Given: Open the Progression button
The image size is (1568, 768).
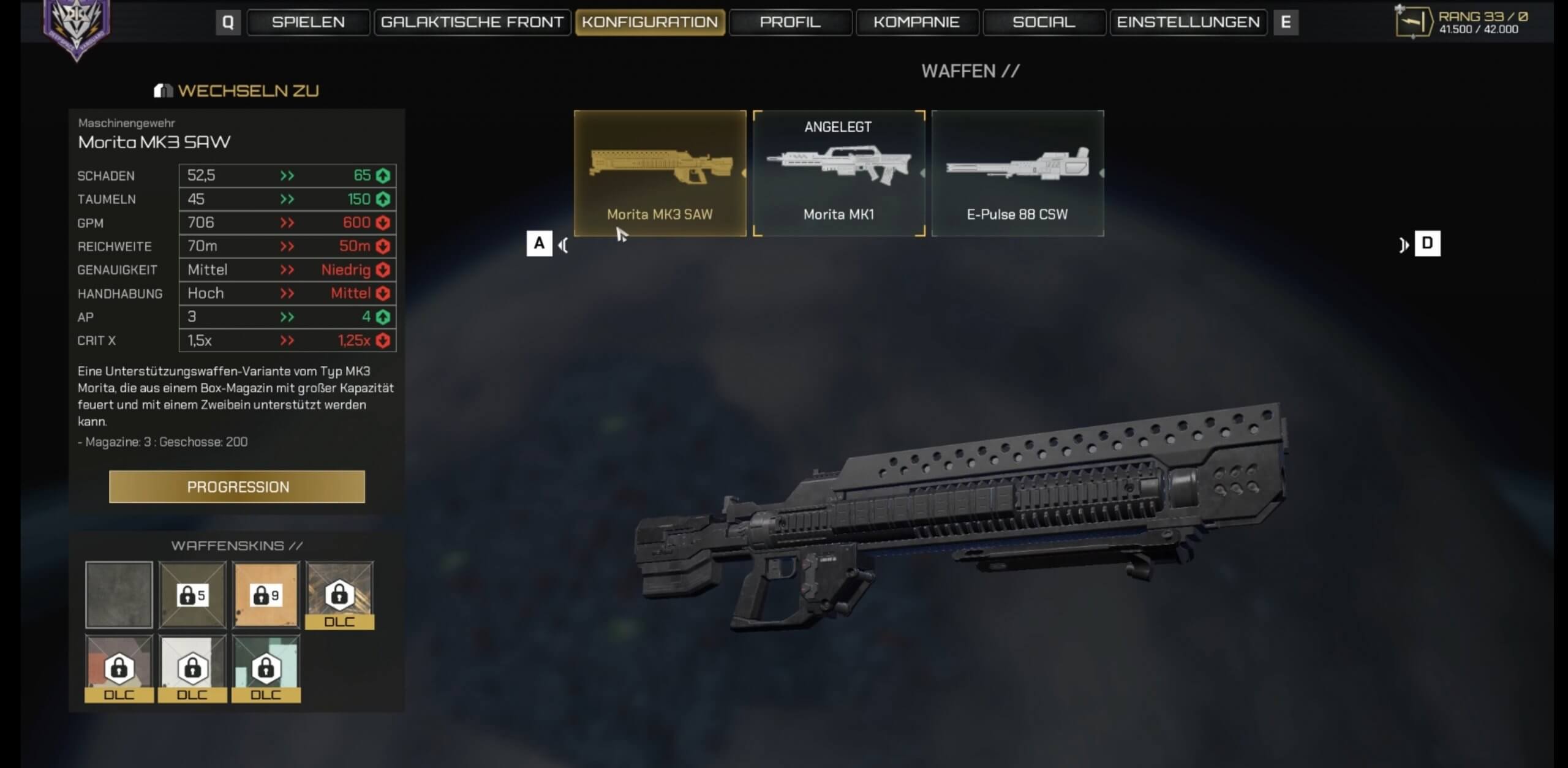Looking at the screenshot, I should pyautogui.click(x=237, y=487).
